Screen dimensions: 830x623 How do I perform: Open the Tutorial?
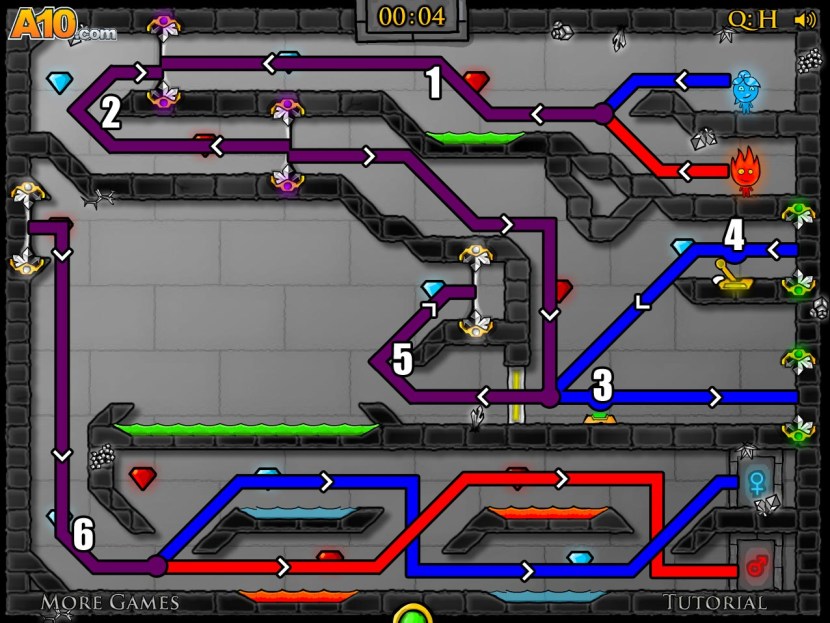[715, 602]
